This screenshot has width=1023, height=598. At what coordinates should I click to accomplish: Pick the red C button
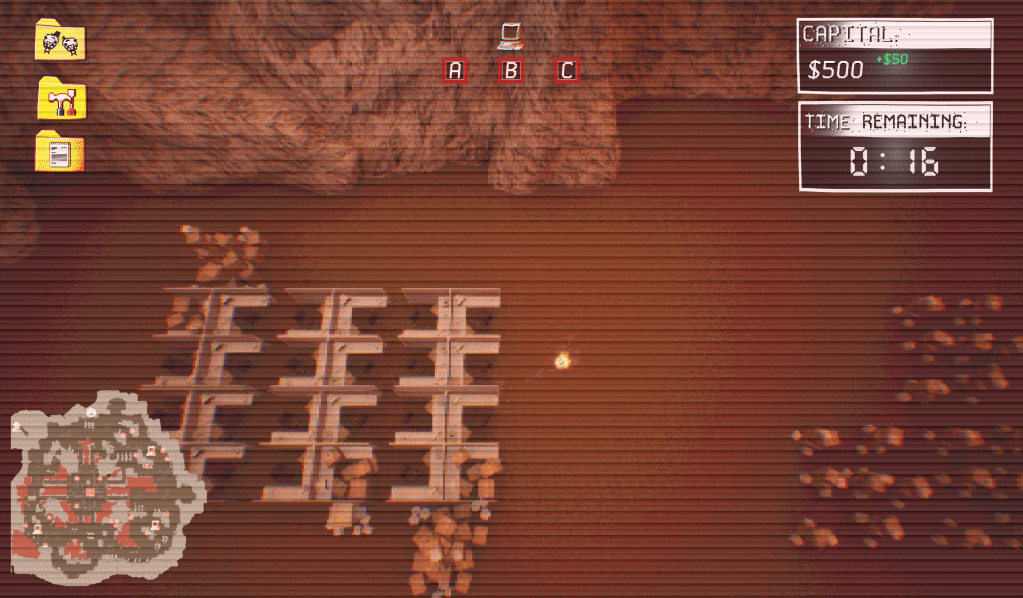click(567, 71)
